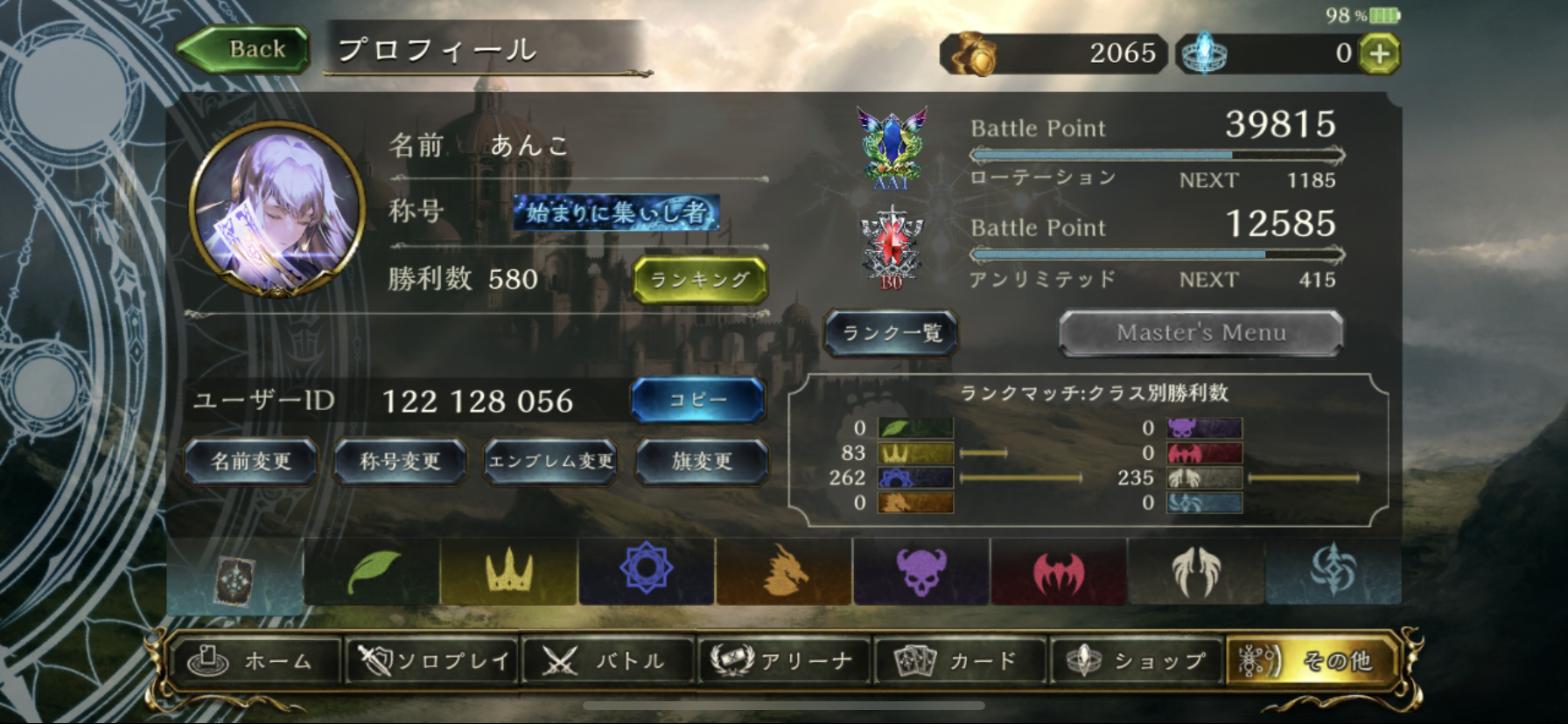Select the 称号変更 title change button
1568x724 pixels.
pos(400,461)
